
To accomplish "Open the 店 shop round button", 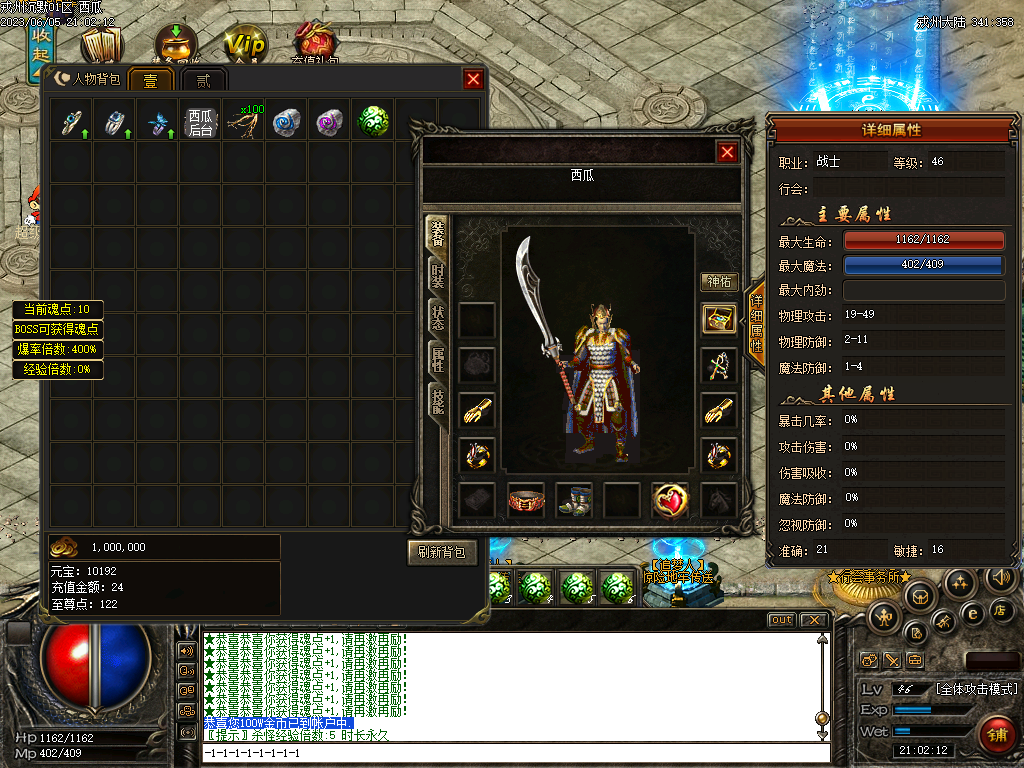I will tap(998, 609).
